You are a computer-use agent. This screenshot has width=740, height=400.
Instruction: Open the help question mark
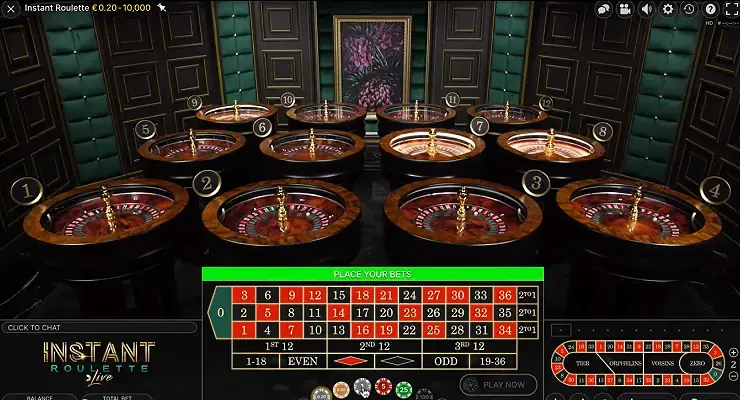coord(710,9)
